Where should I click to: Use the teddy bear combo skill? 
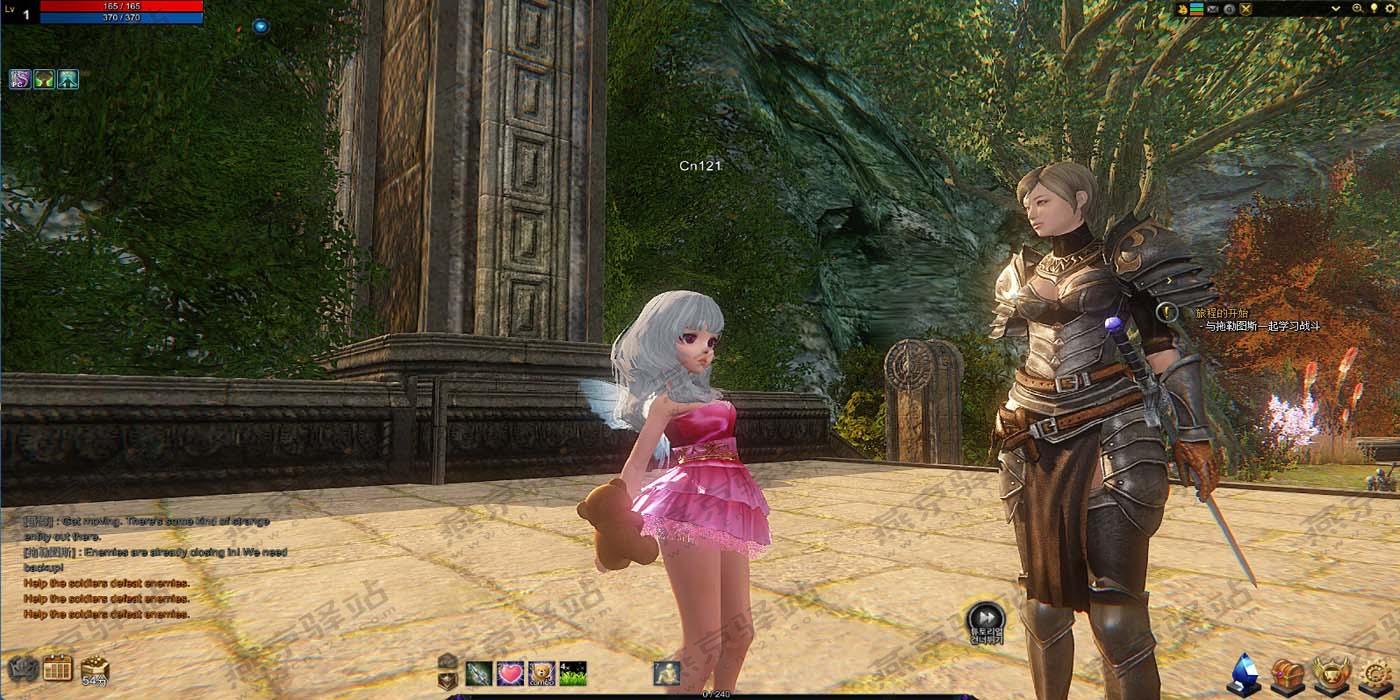[542, 674]
